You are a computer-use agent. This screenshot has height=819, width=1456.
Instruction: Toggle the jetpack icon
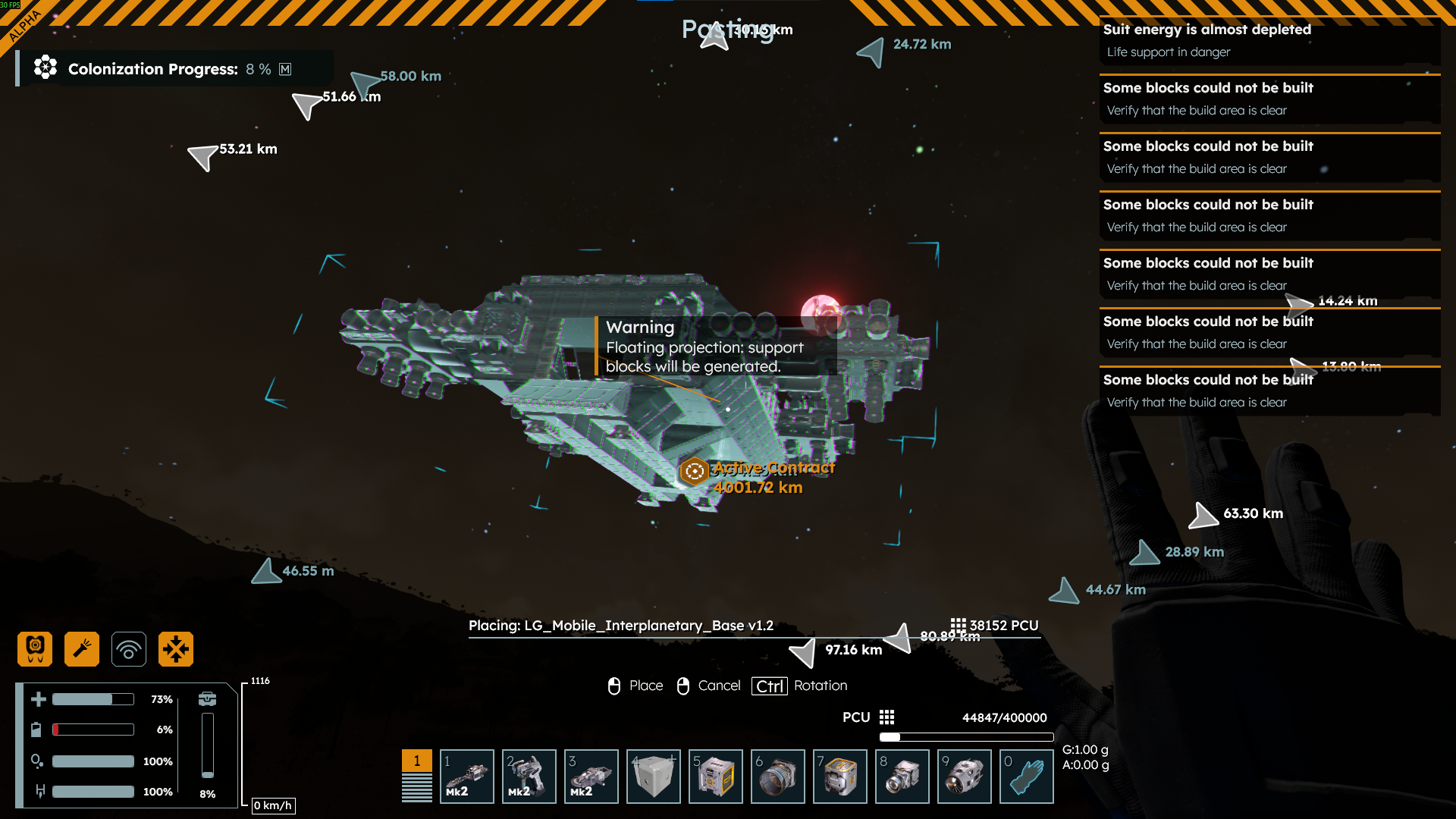[35, 649]
